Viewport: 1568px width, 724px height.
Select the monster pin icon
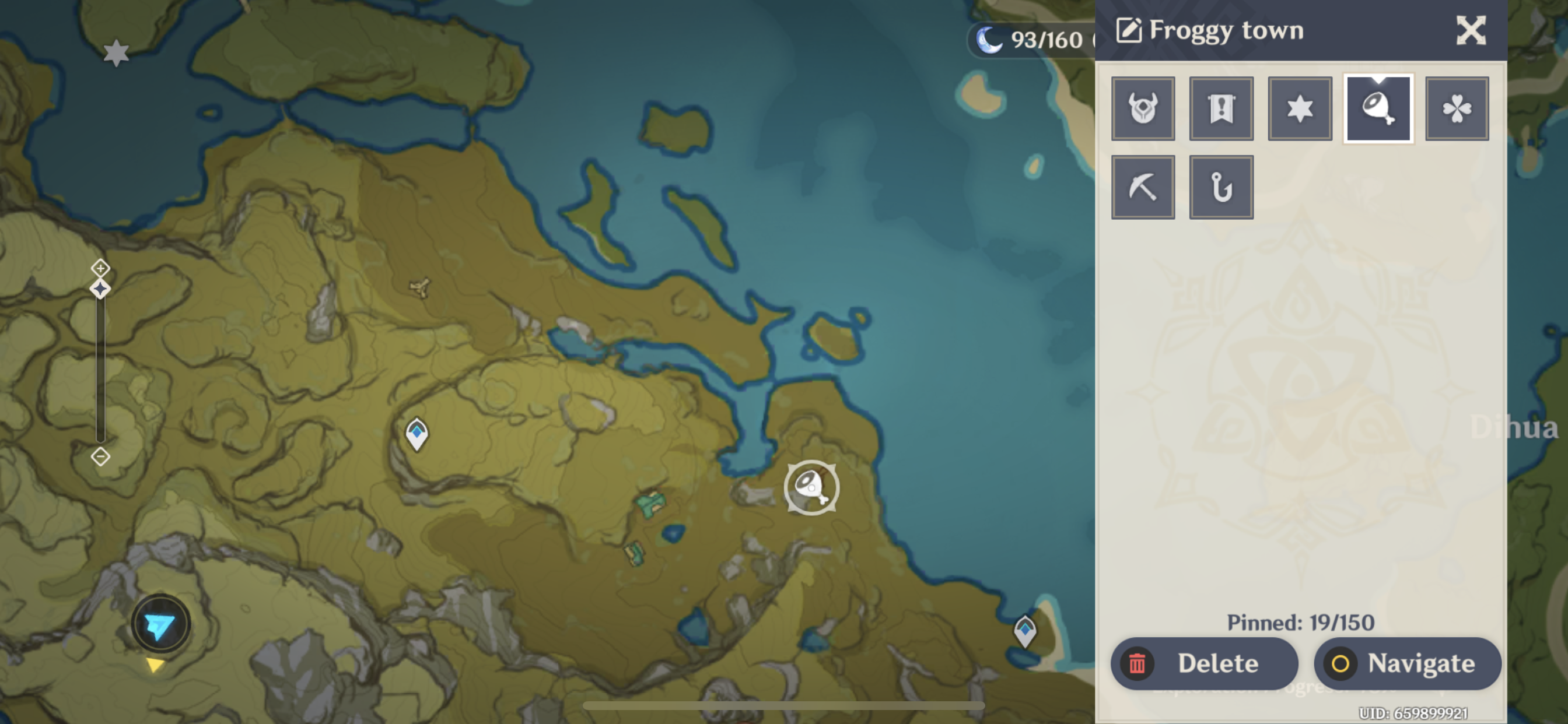(1143, 109)
